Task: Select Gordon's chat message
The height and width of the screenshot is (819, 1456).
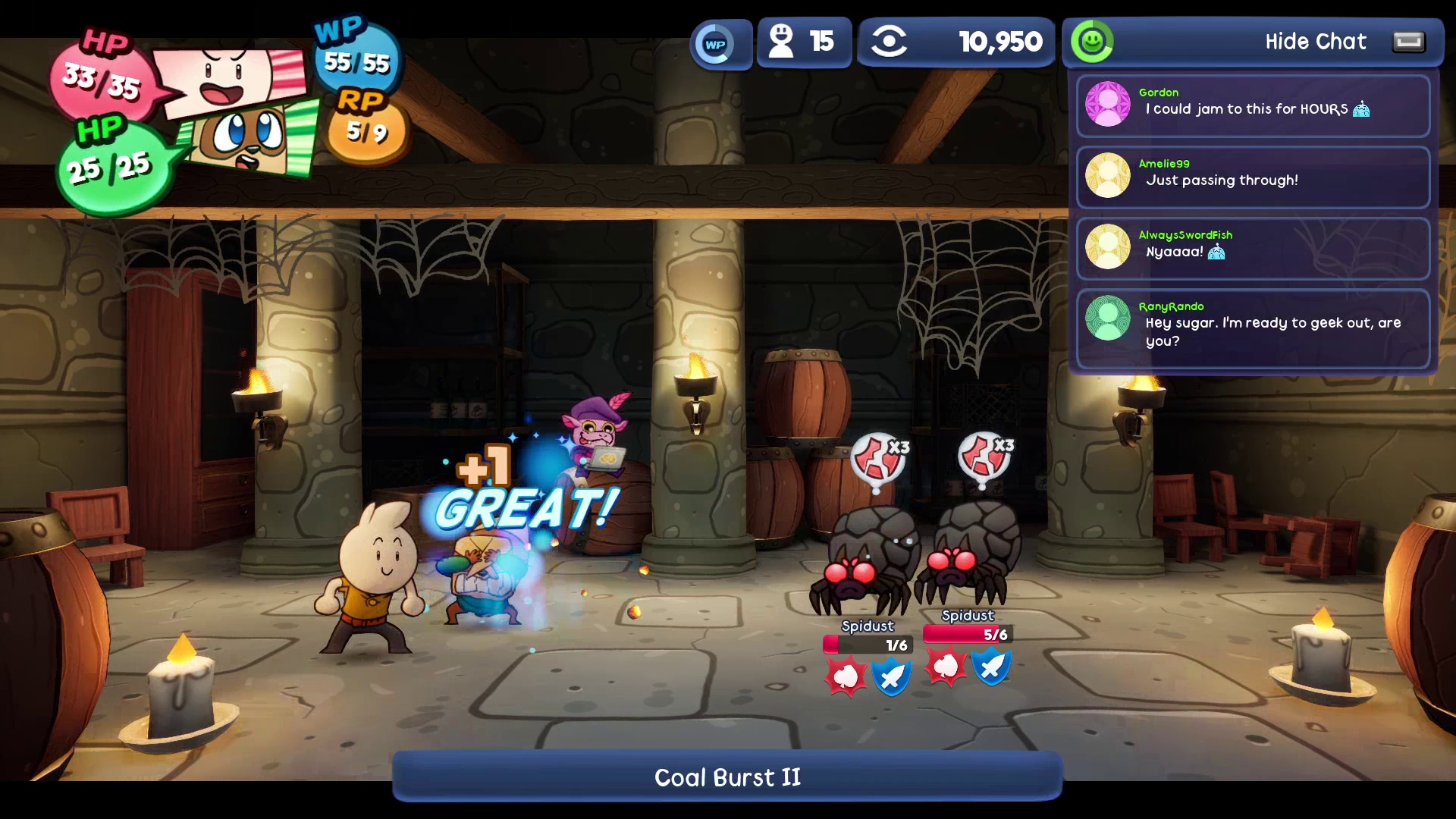Action: click(x=1253, y=105)
